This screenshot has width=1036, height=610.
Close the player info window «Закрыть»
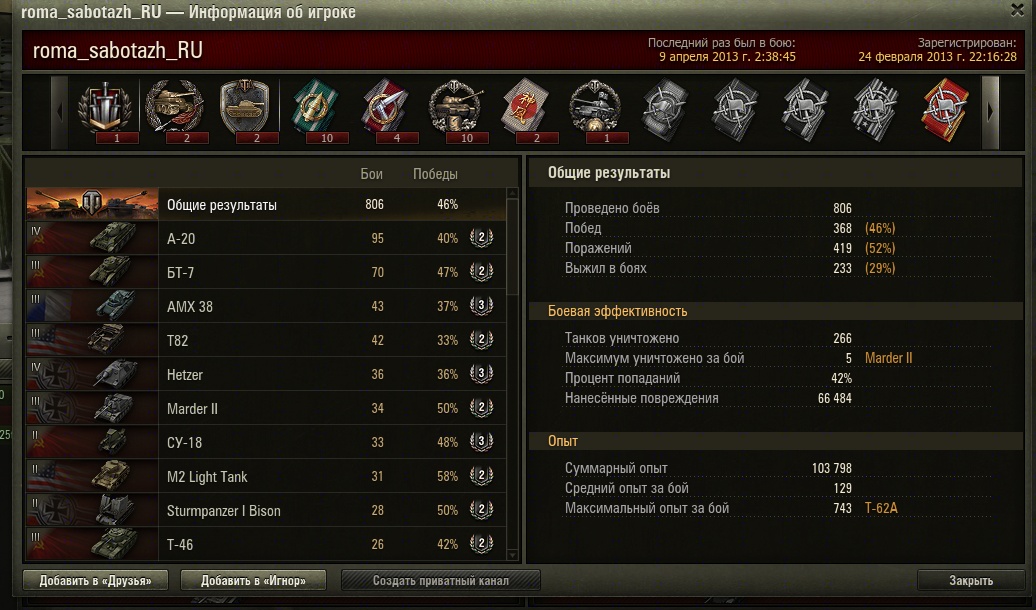point(970,580)
